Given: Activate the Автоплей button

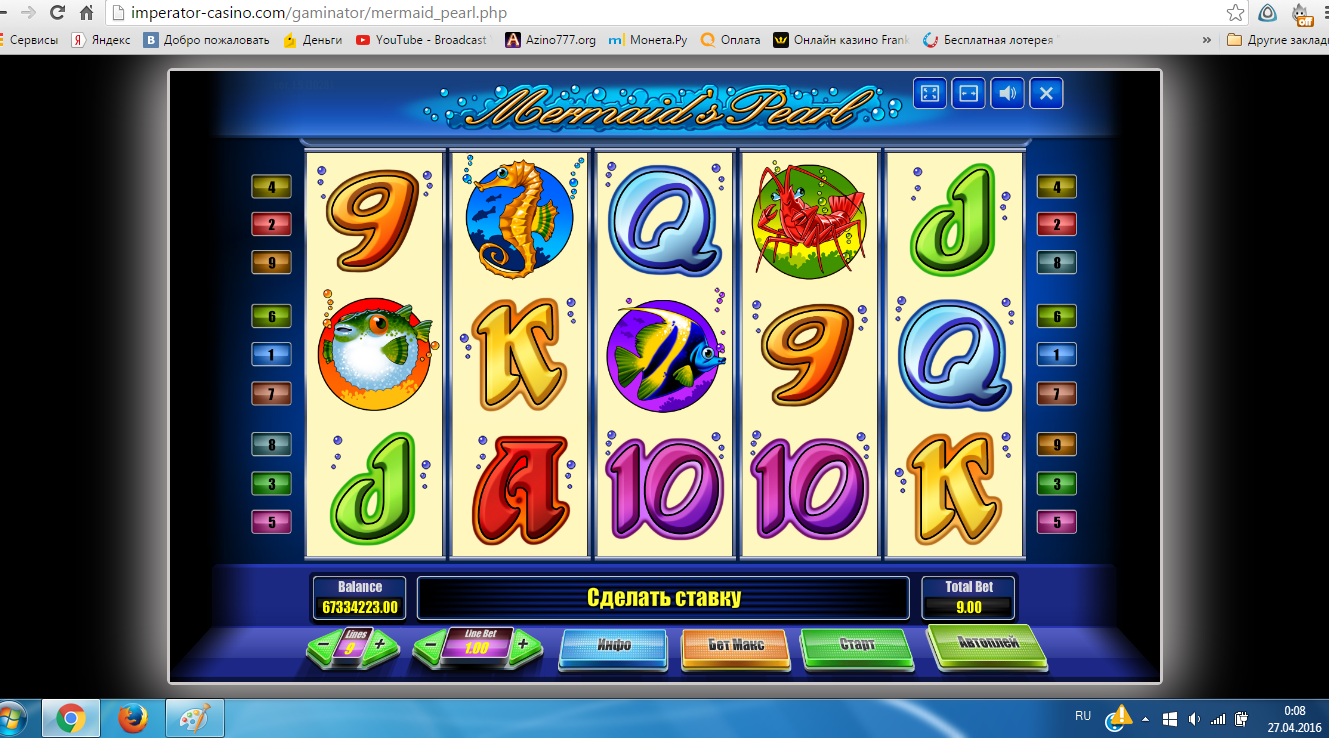Looking at the screenshot, I should coord(986,643).
